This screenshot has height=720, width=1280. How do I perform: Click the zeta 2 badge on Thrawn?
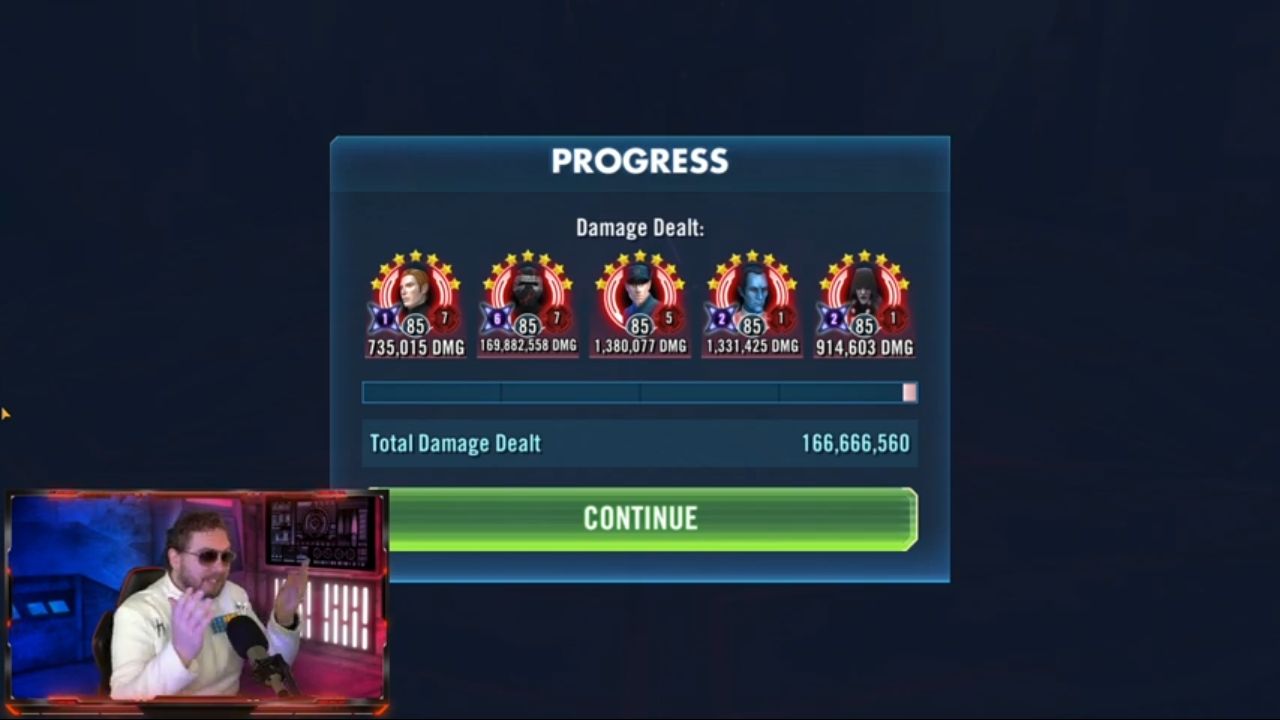(720, 318)
